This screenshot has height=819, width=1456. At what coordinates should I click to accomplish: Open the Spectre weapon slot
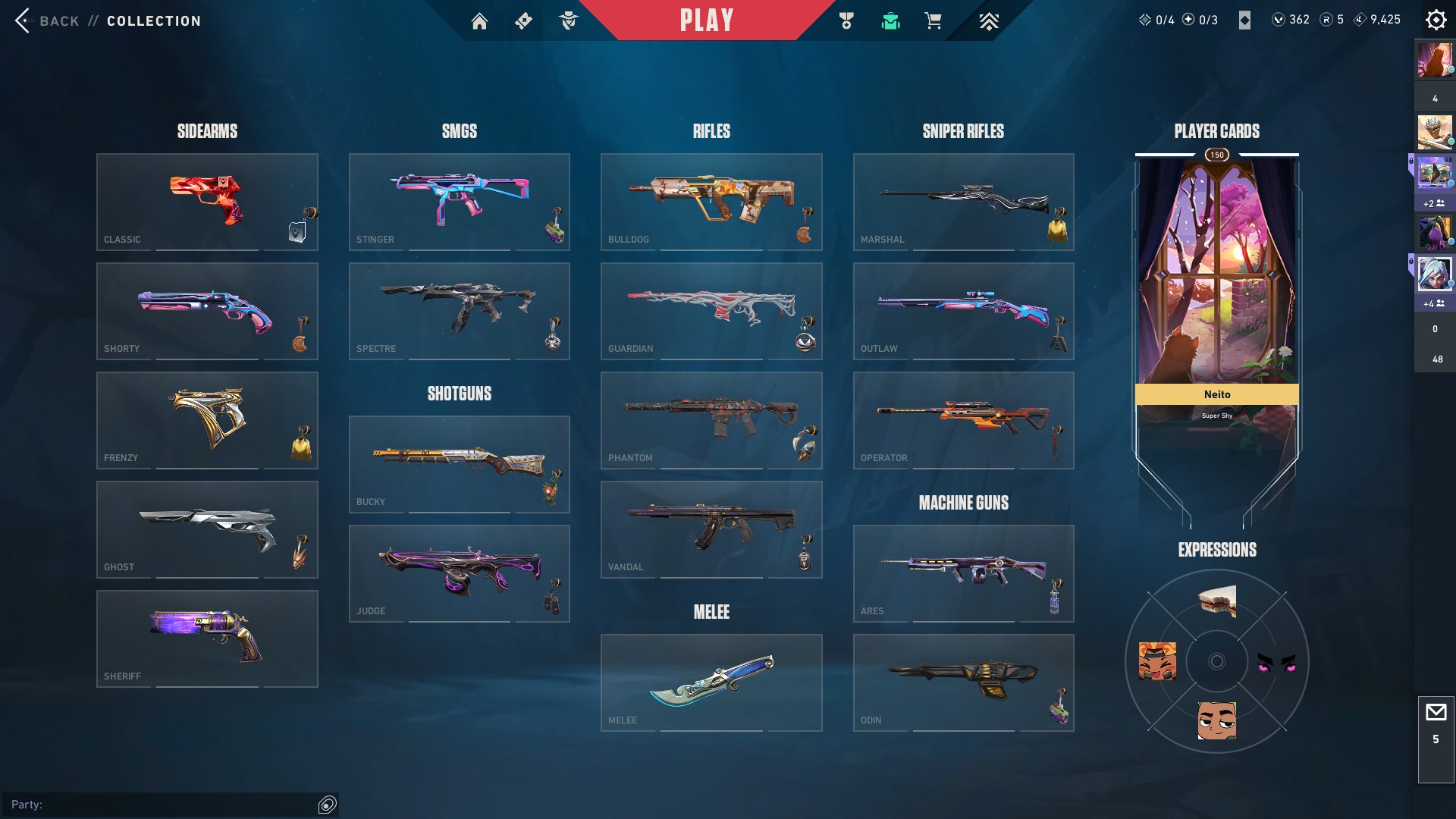[459, 311]
